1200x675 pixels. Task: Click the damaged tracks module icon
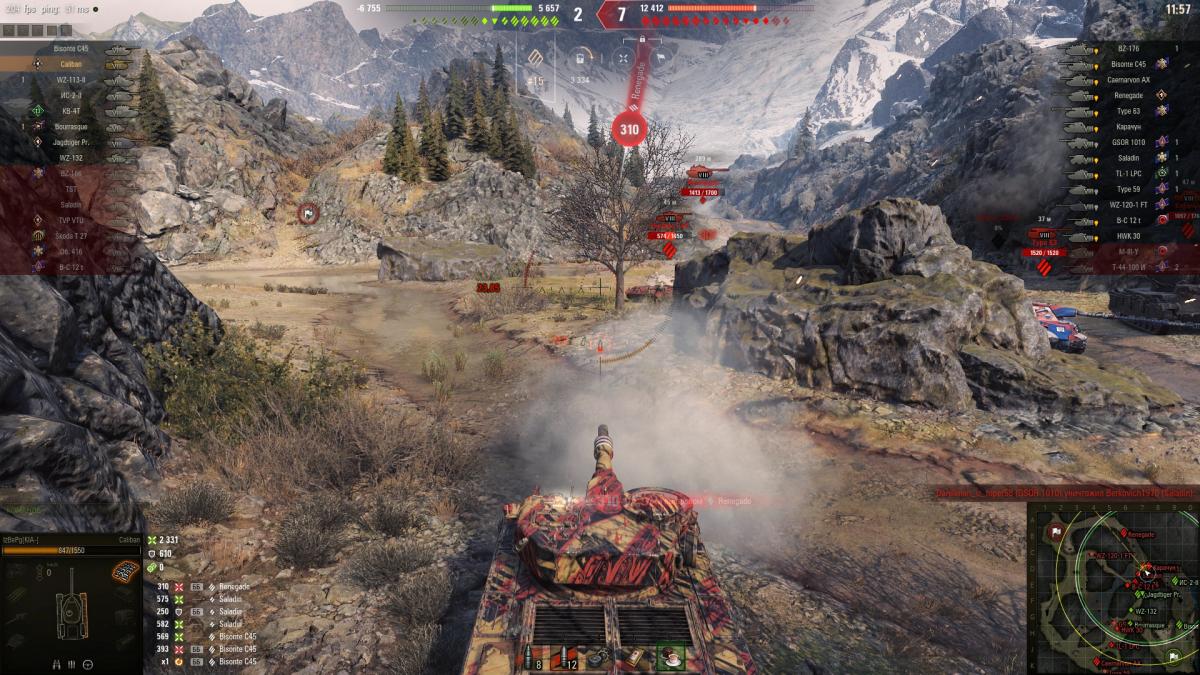coord(125,572)
